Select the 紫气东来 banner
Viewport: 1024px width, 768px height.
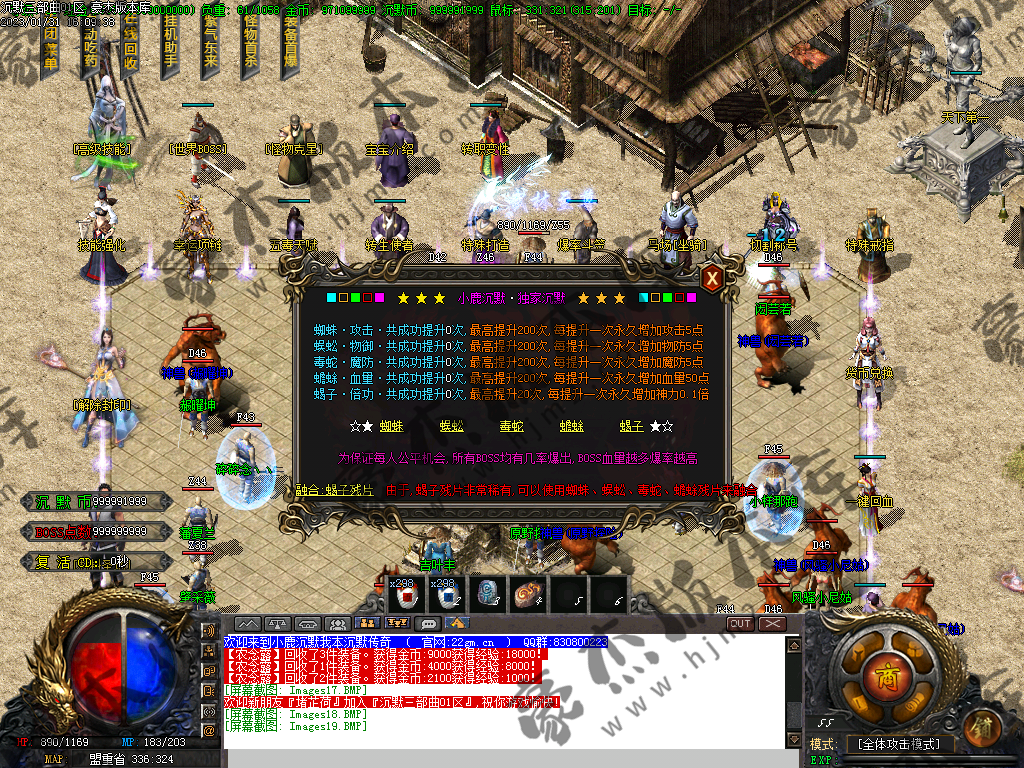tap(210, 45)
